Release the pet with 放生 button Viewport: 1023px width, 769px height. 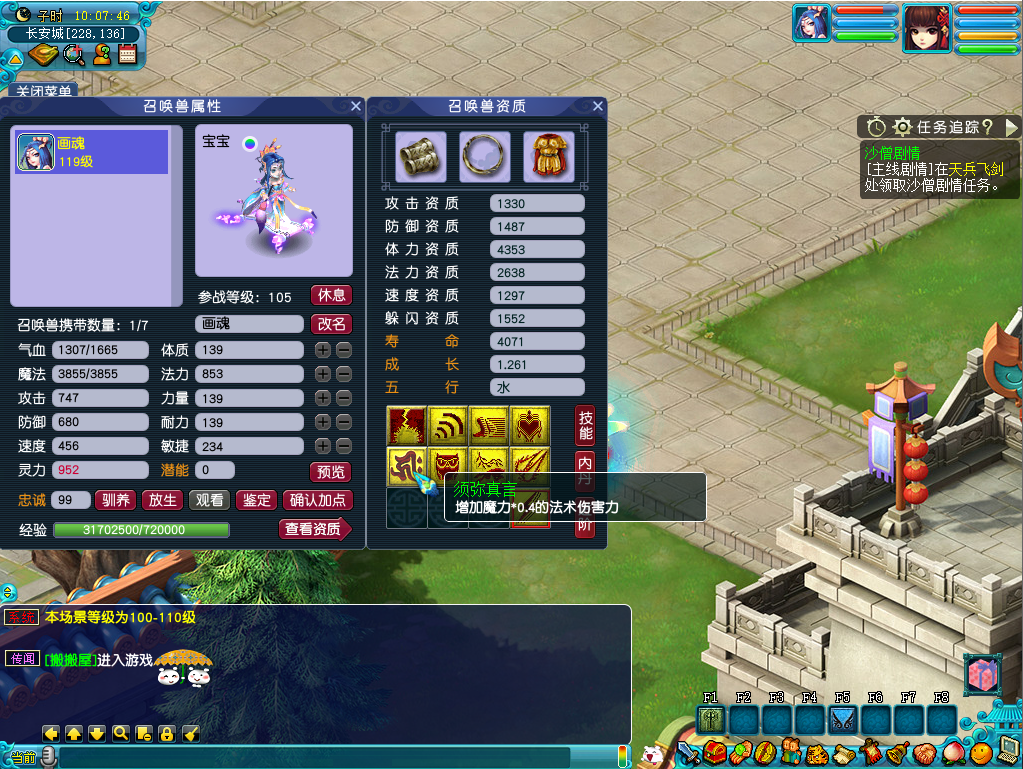tap(163, 500)
